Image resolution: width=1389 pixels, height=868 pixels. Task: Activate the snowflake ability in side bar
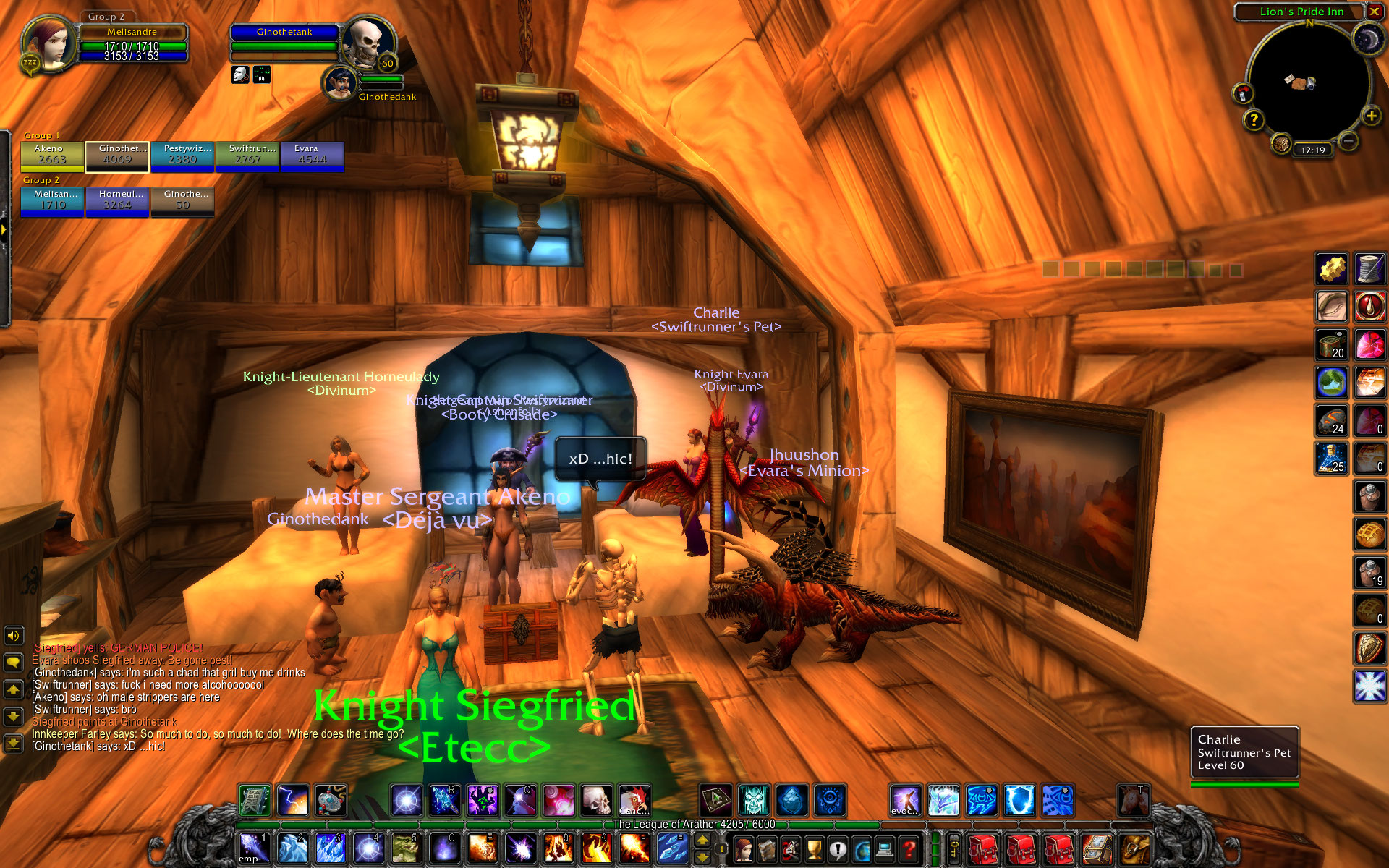coord(1369,686)
